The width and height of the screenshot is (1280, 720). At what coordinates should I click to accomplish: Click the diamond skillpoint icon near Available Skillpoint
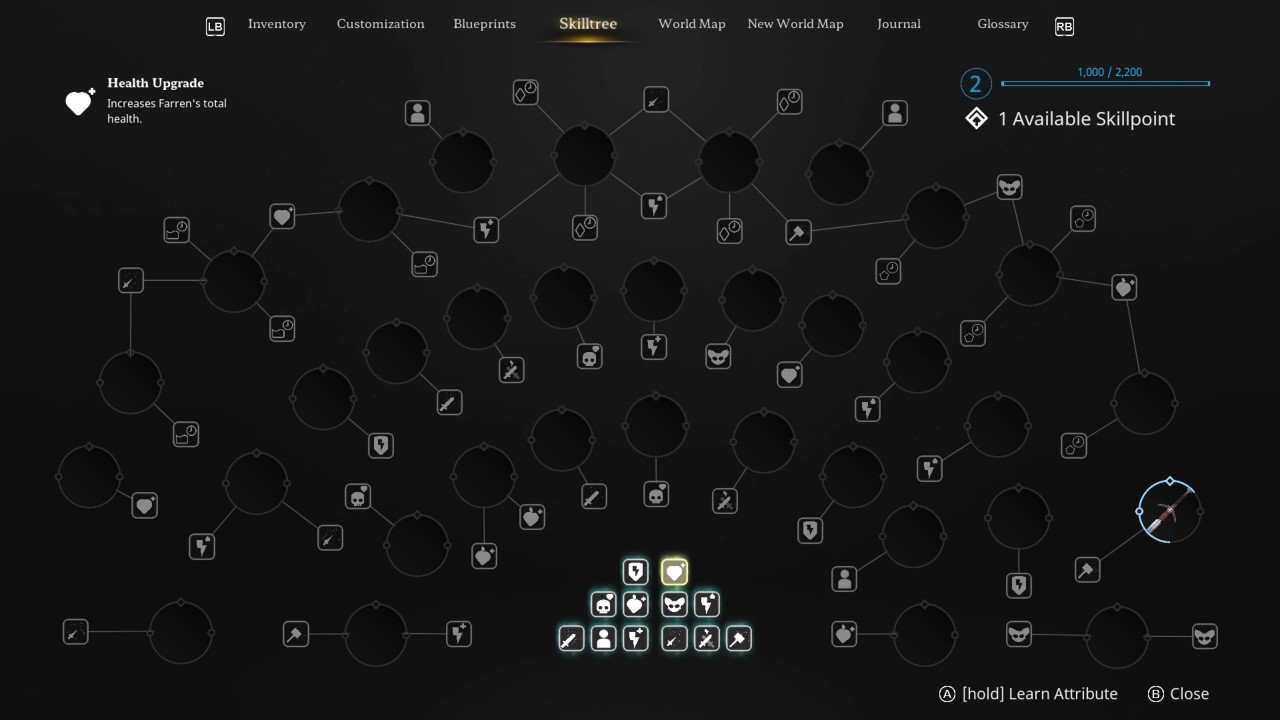(975, 118)
